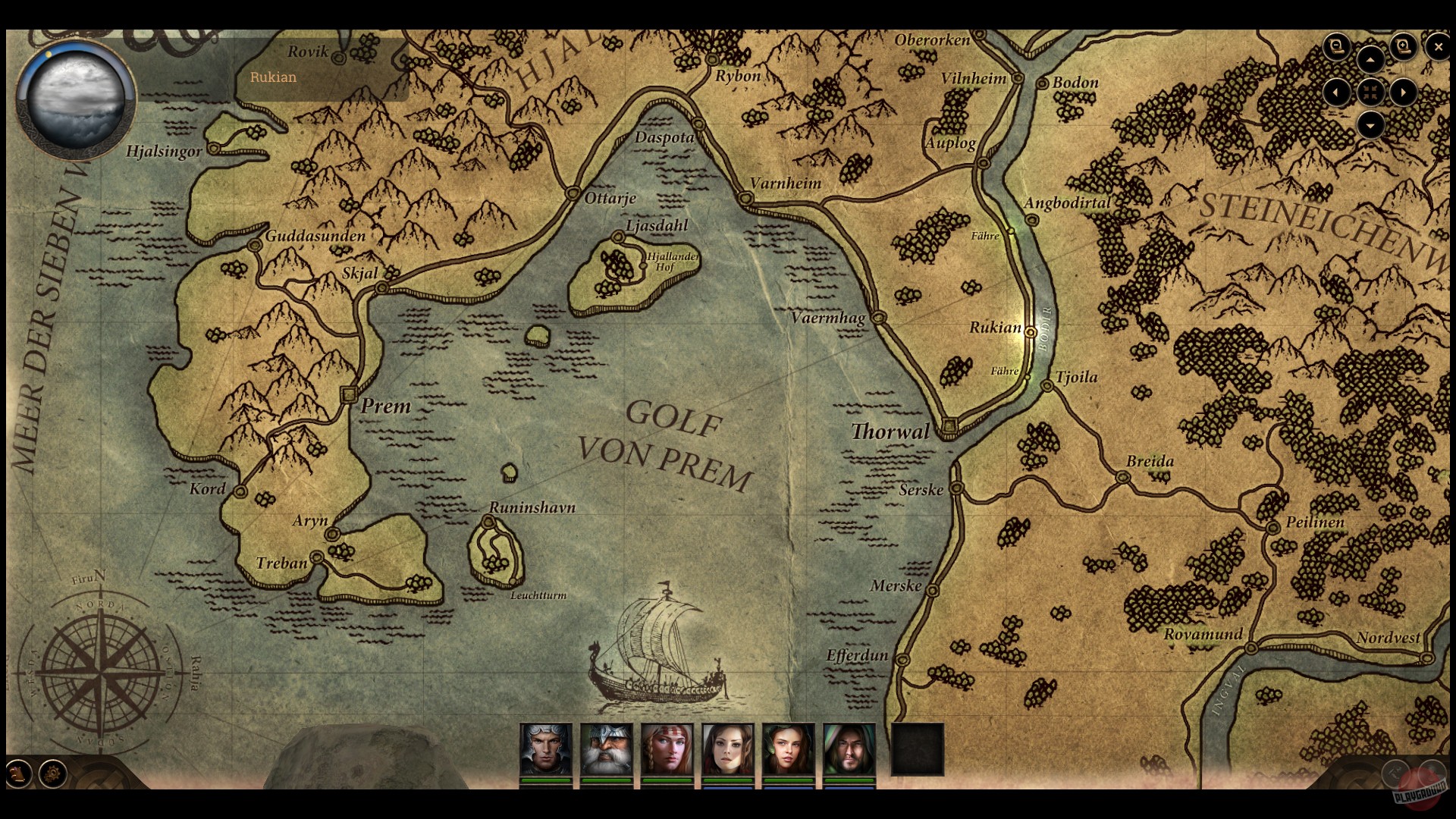The height and width of the screenshot is (819, 1456).
Task: Zoom in the map with the plus scroll
Action: pos(1403,47)
